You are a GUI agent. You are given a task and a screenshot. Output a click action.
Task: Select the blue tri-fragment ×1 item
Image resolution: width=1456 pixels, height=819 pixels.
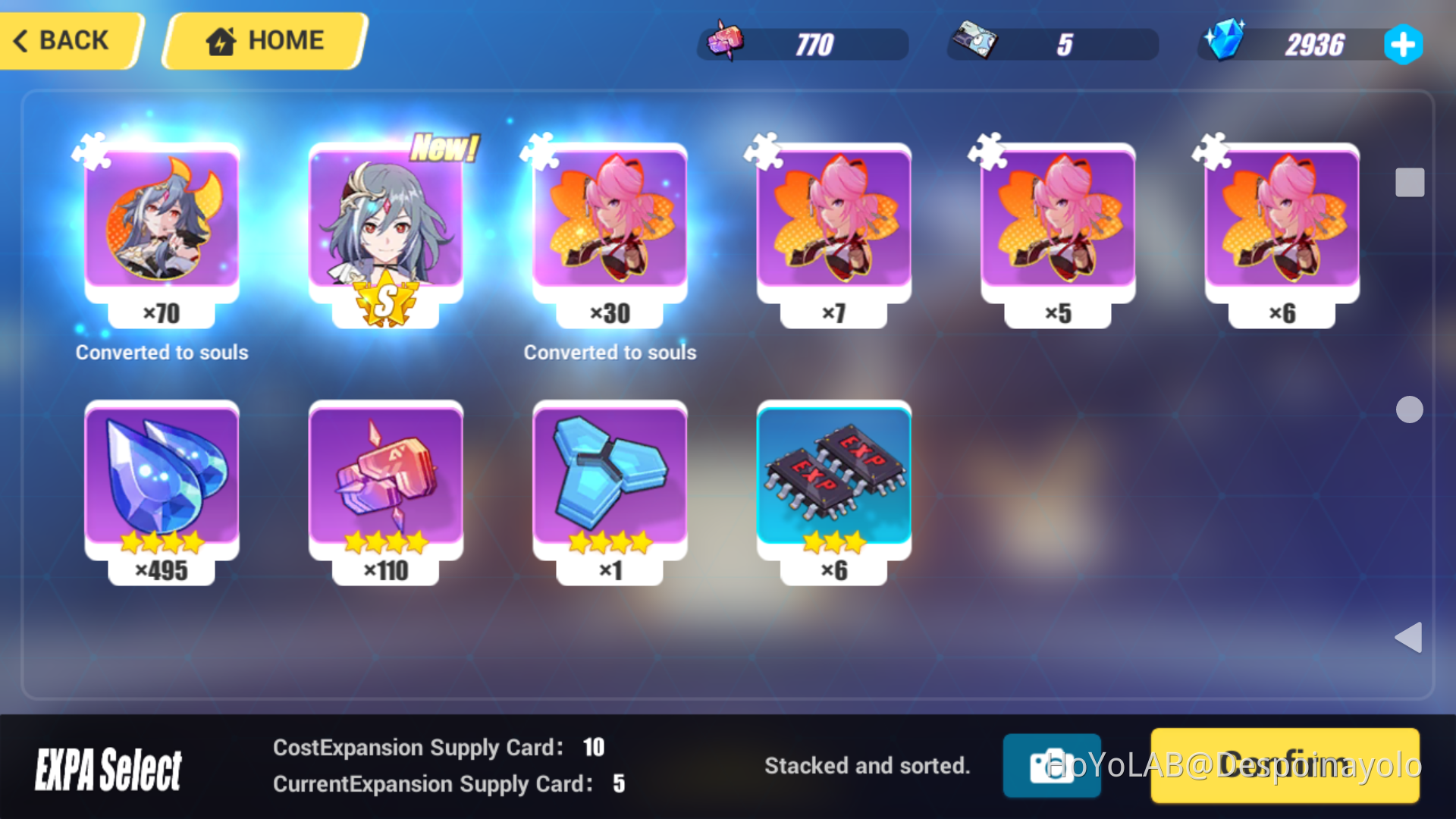click(610, 485)
